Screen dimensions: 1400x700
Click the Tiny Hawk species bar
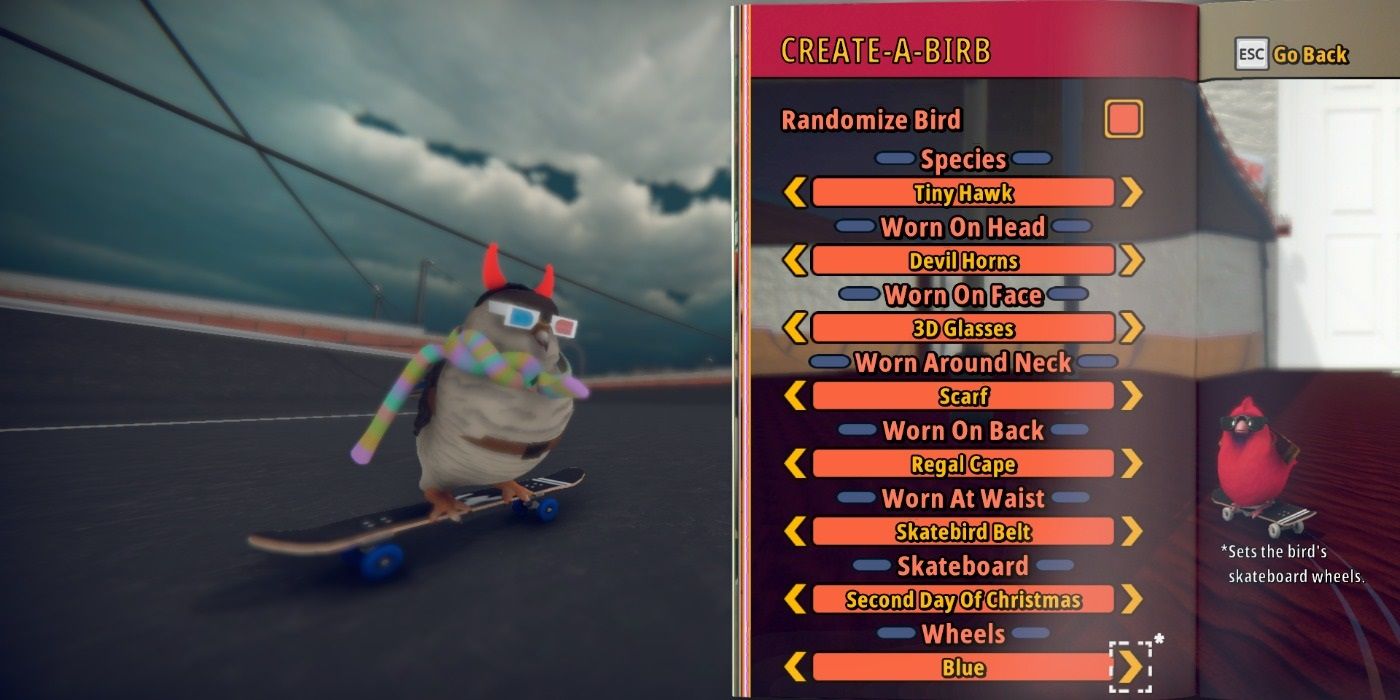coord(963,192)
